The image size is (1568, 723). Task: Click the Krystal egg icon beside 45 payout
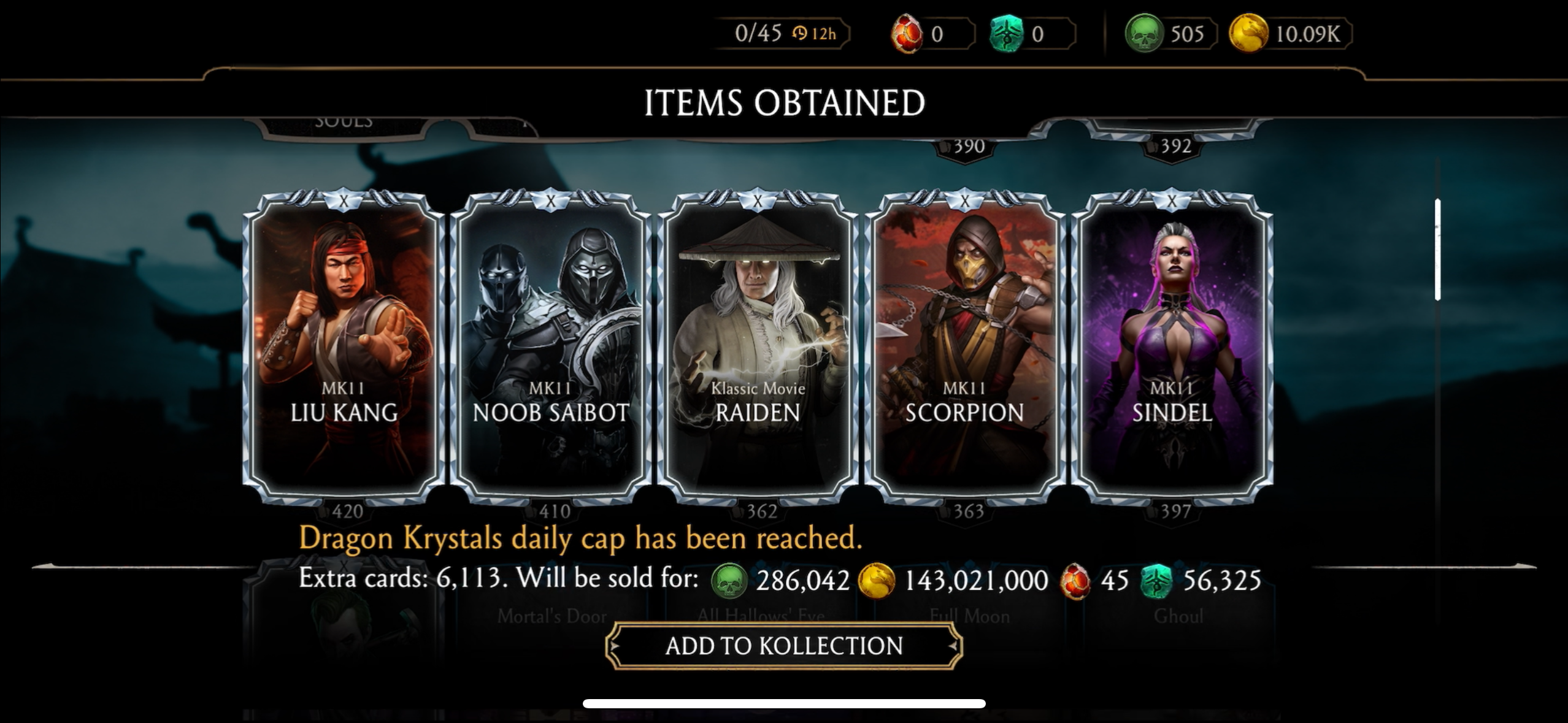click(1075, 580)
